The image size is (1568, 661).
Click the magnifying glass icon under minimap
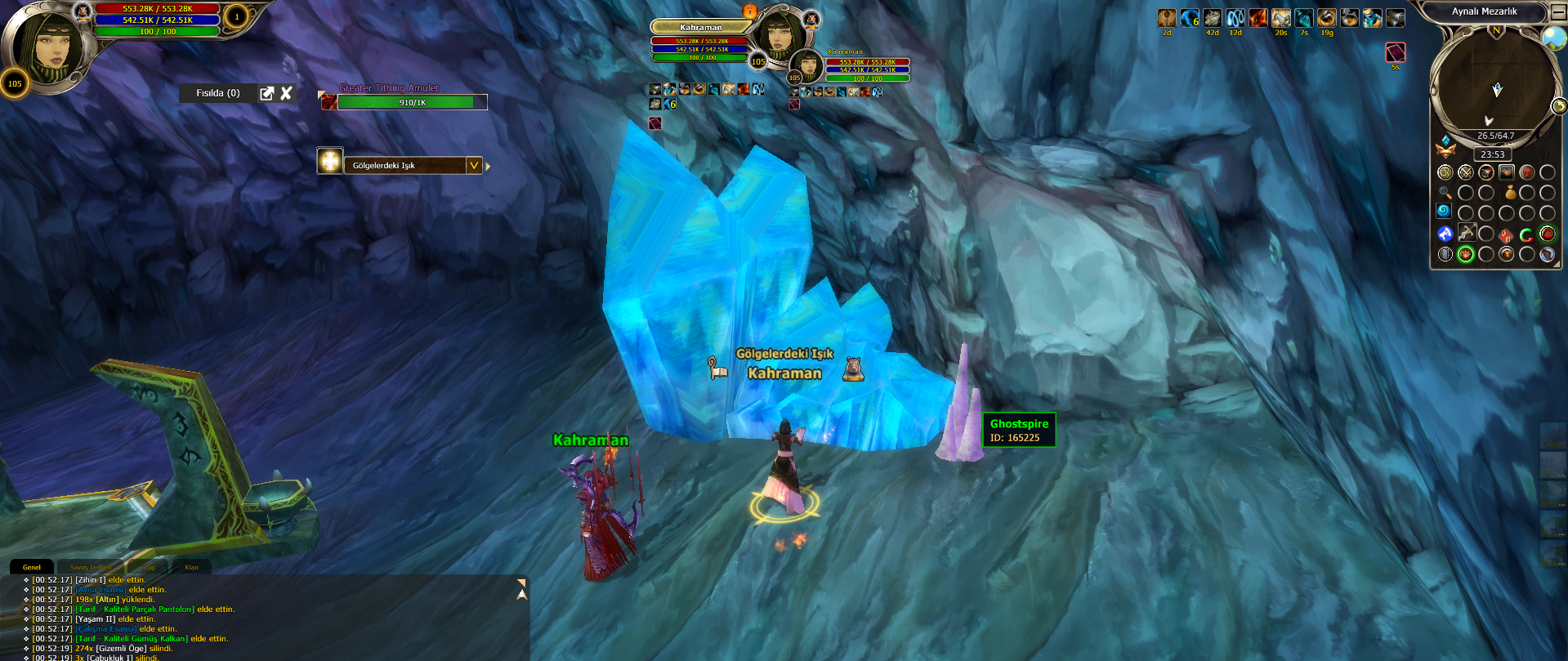click(x=1445, y=193)
